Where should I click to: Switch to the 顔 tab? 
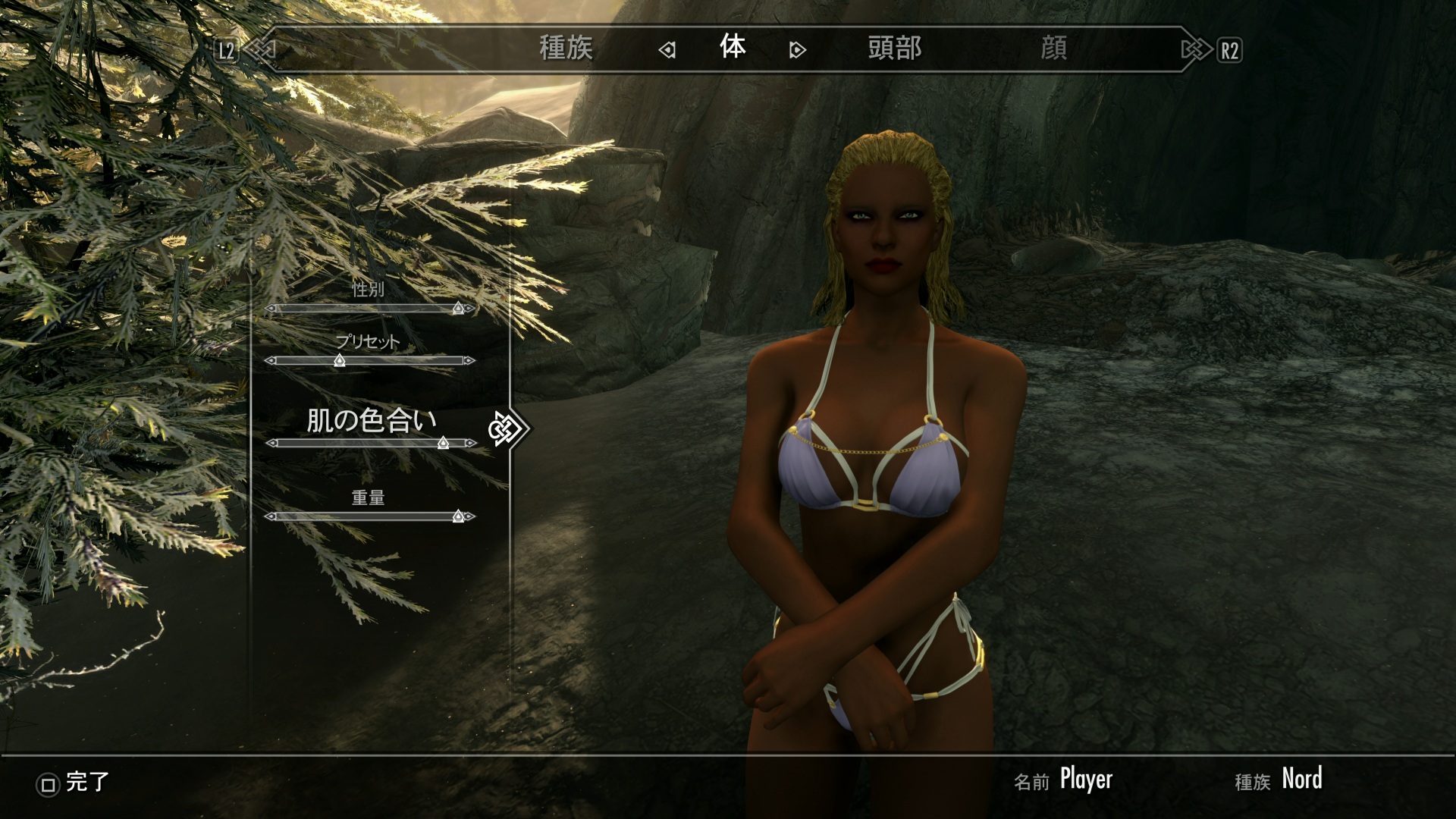pos(1053,49)
